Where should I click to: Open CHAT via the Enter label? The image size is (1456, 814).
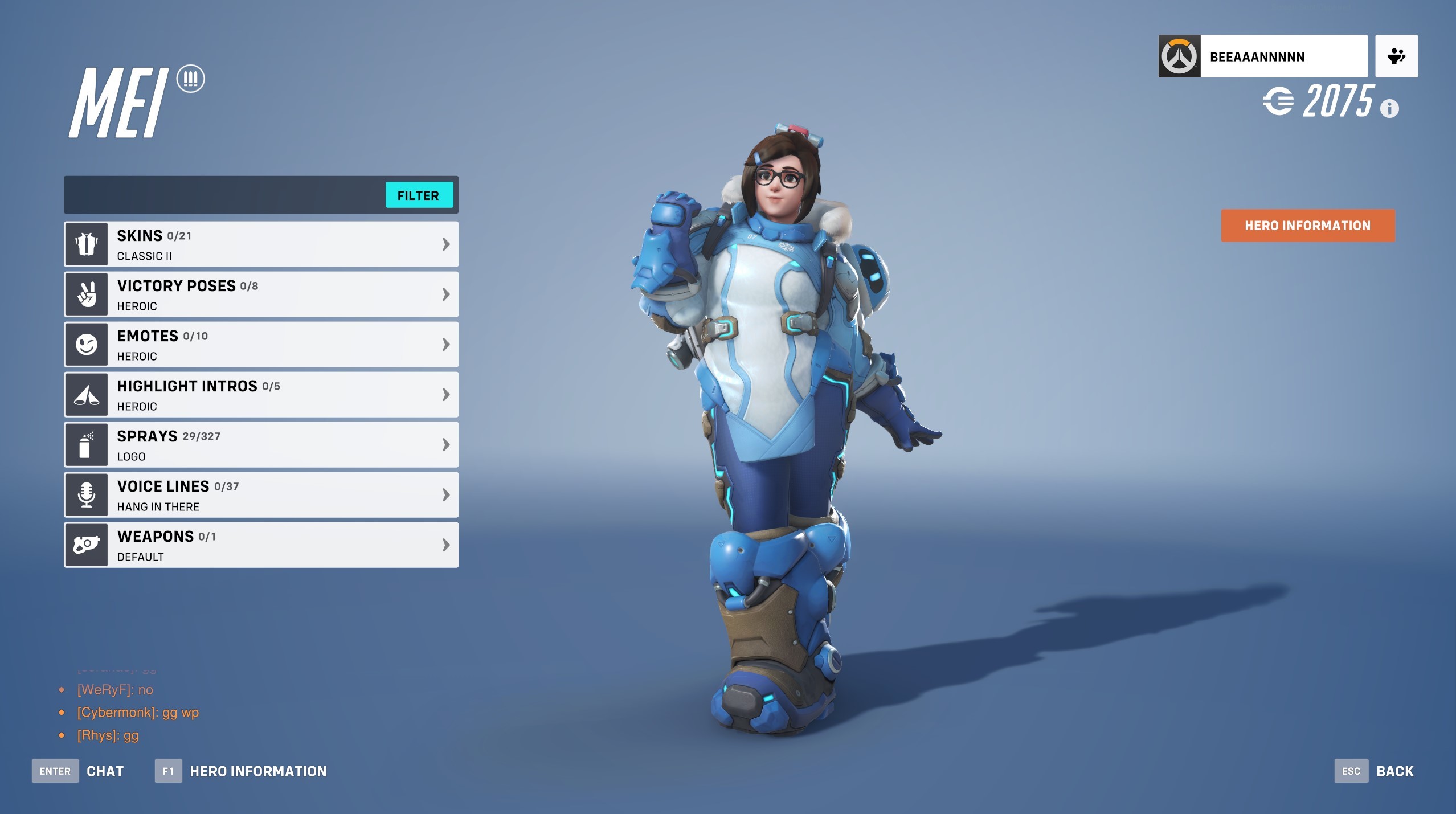pos(55,771)
